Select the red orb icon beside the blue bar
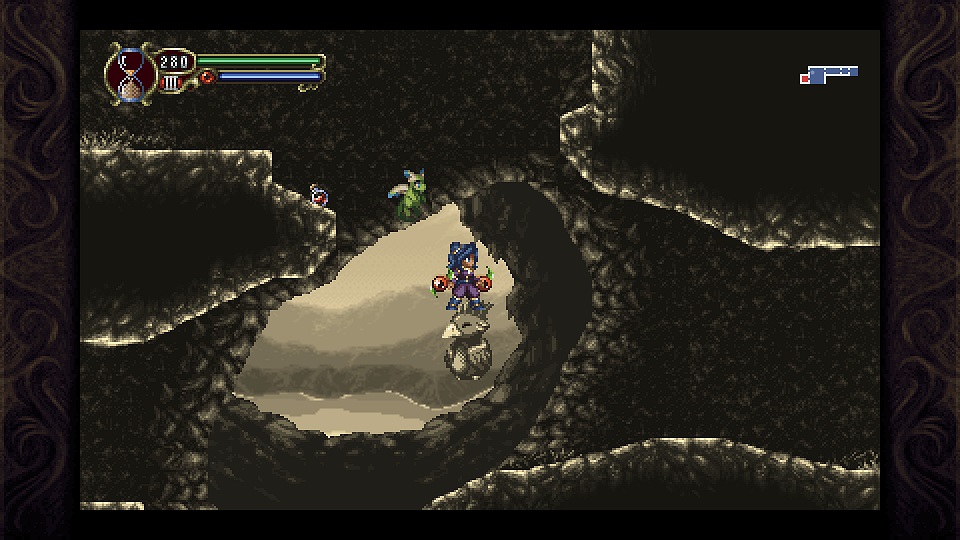 (x=208, y=77)
